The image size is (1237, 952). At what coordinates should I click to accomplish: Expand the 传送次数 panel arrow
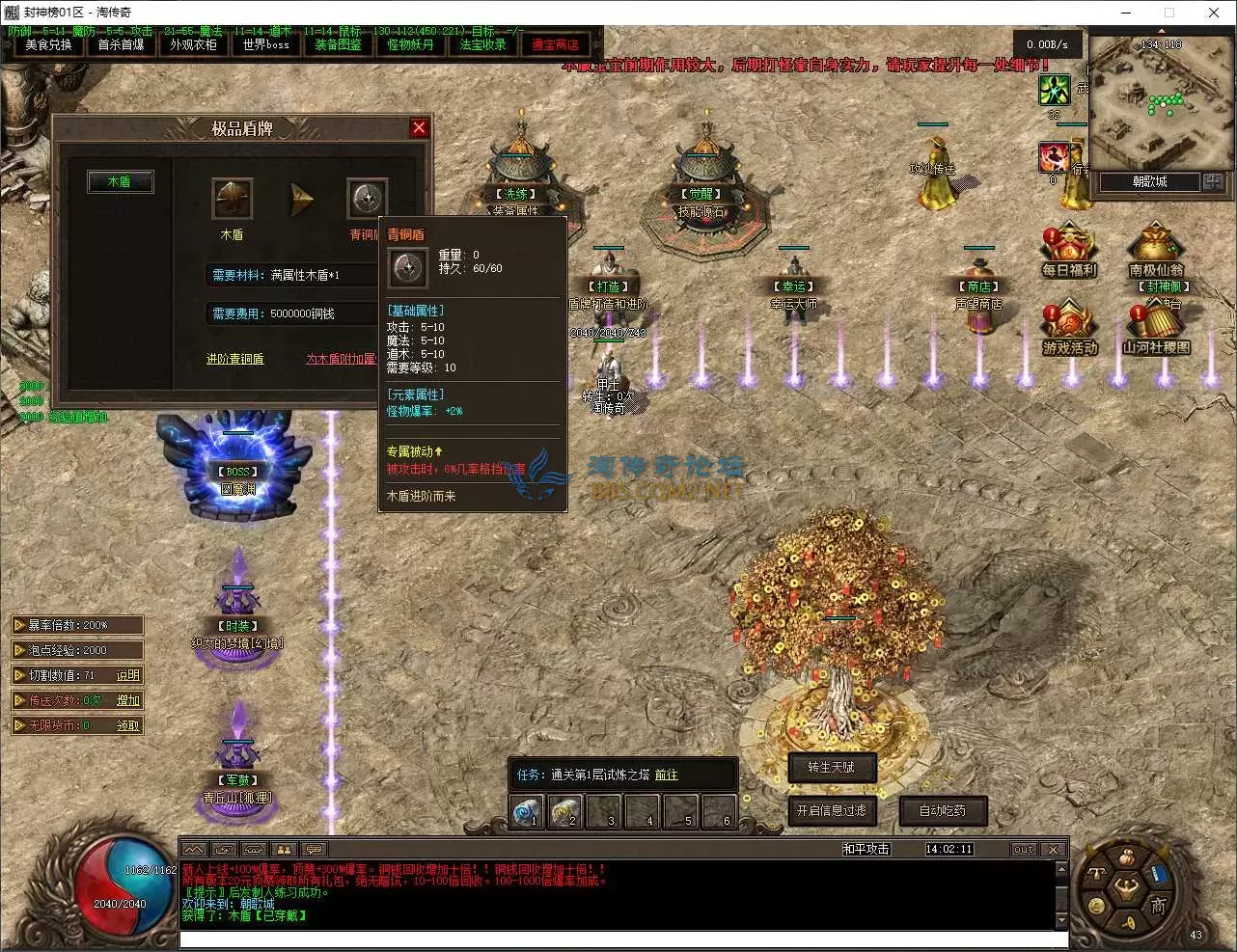click(x=21, y=699)
